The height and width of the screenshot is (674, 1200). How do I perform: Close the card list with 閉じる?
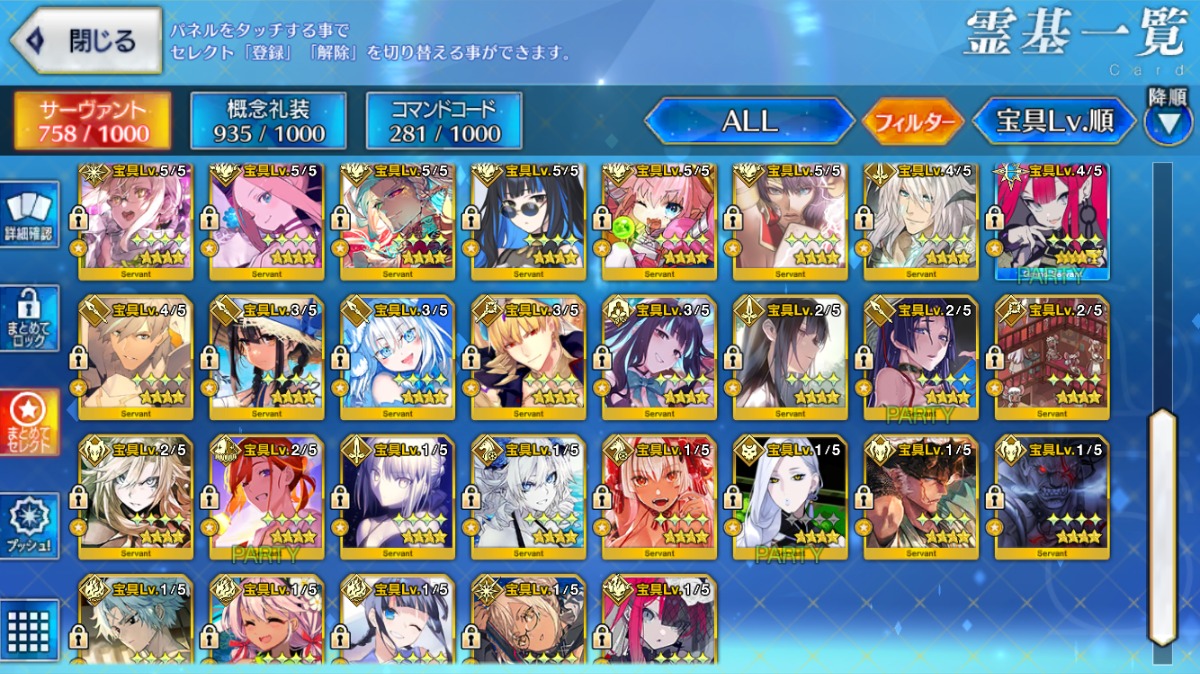[86, 41]
